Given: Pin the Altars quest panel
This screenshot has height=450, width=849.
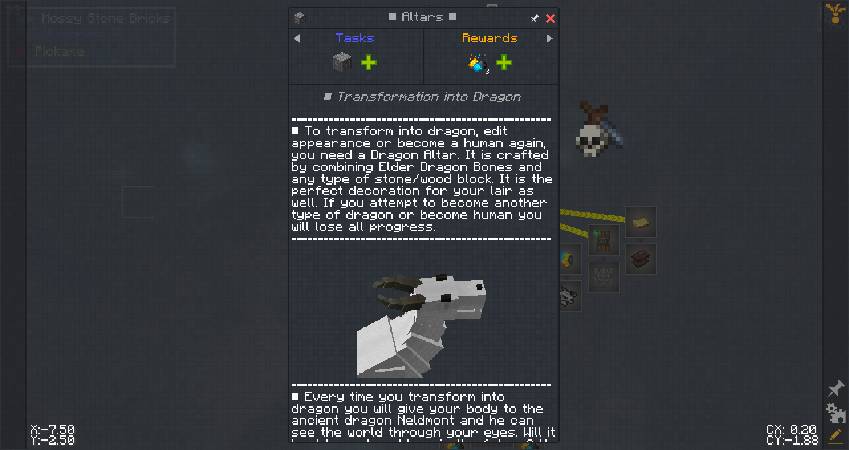Looking at the screenshot, I should pyautogui.click(x=535, y=18).
